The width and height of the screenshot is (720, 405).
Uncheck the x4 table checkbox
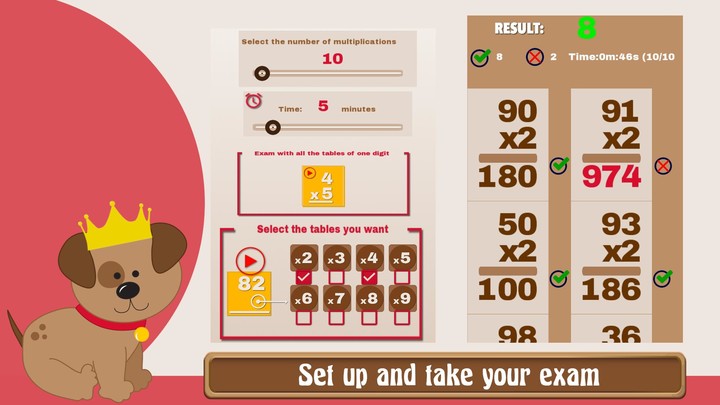click(x=369, y=276)
